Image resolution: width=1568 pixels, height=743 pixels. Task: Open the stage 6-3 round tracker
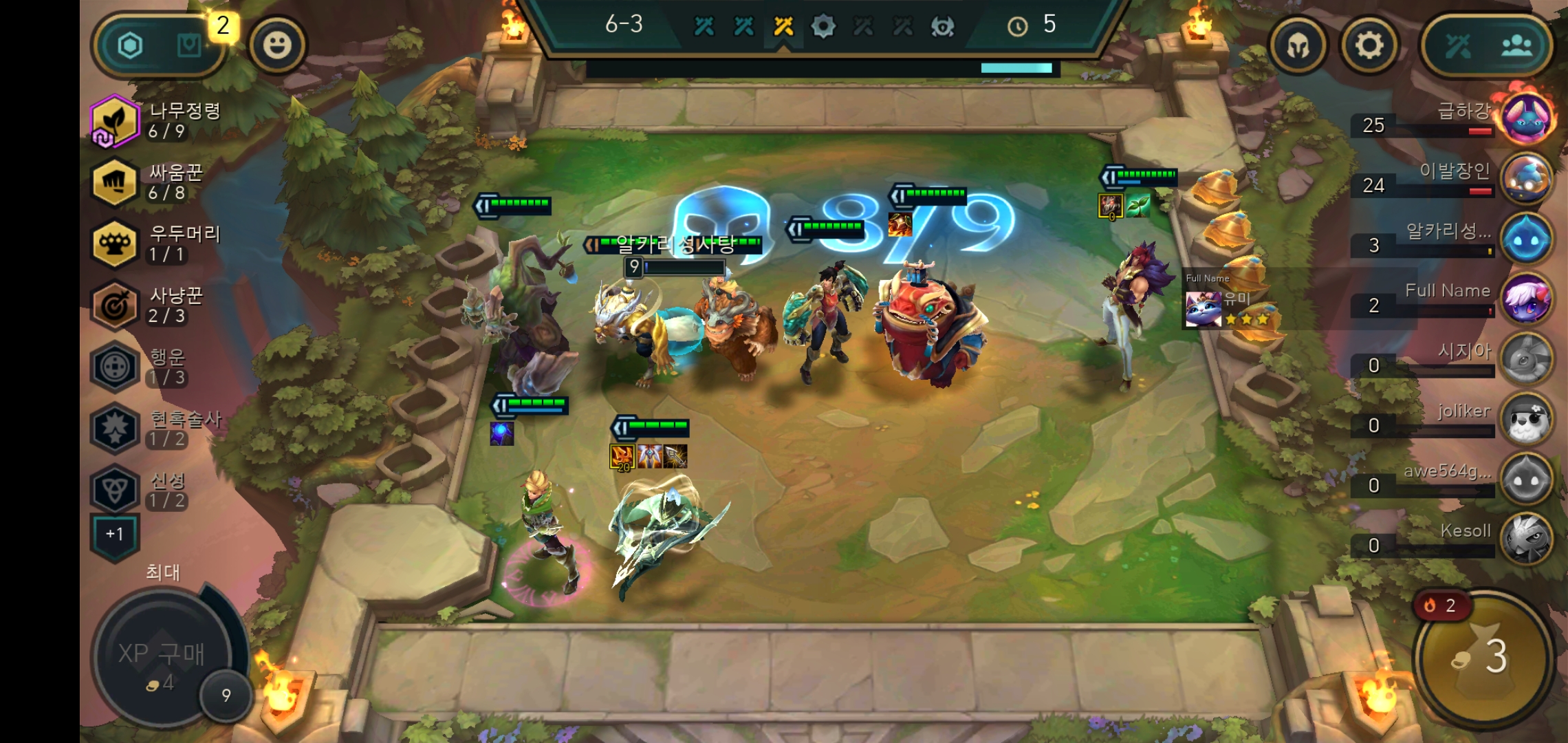click(622, 24)
